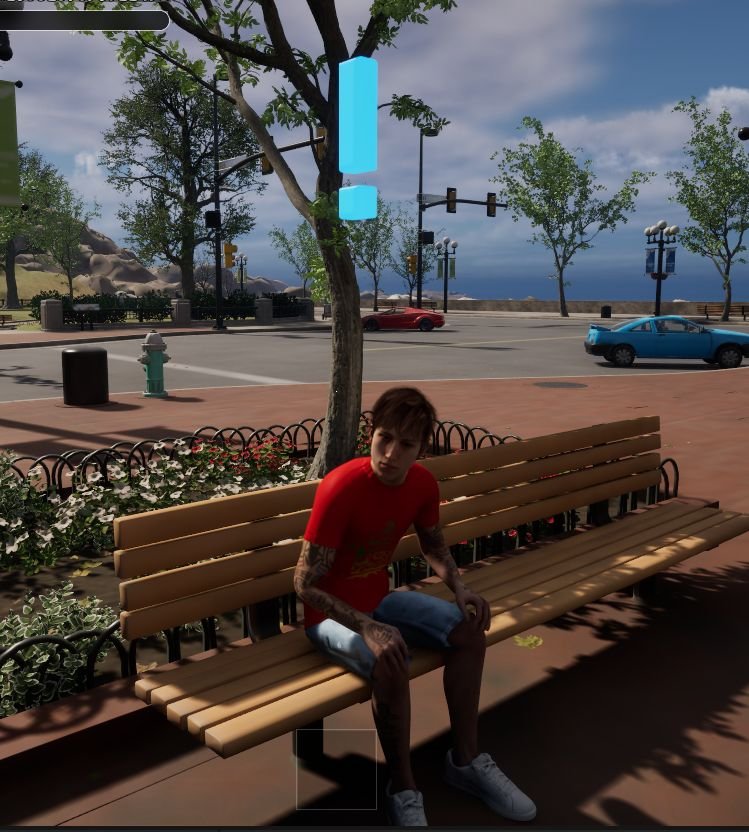Select the empty square item slot

pyautogui.click(x=336, y=768)
